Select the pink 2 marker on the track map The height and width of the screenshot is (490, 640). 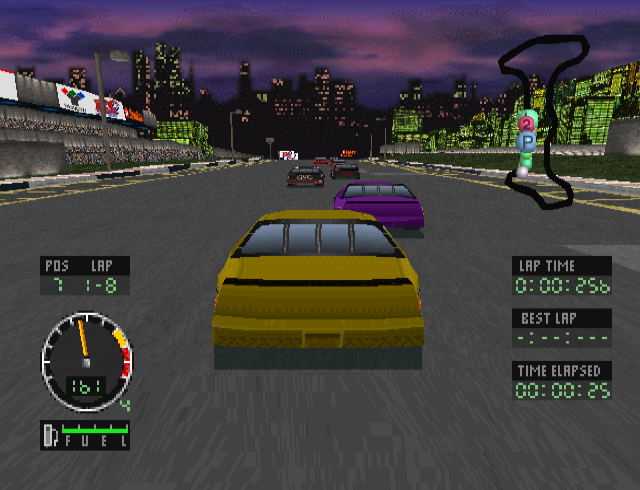pyautogui.click(x=526, y=124)
